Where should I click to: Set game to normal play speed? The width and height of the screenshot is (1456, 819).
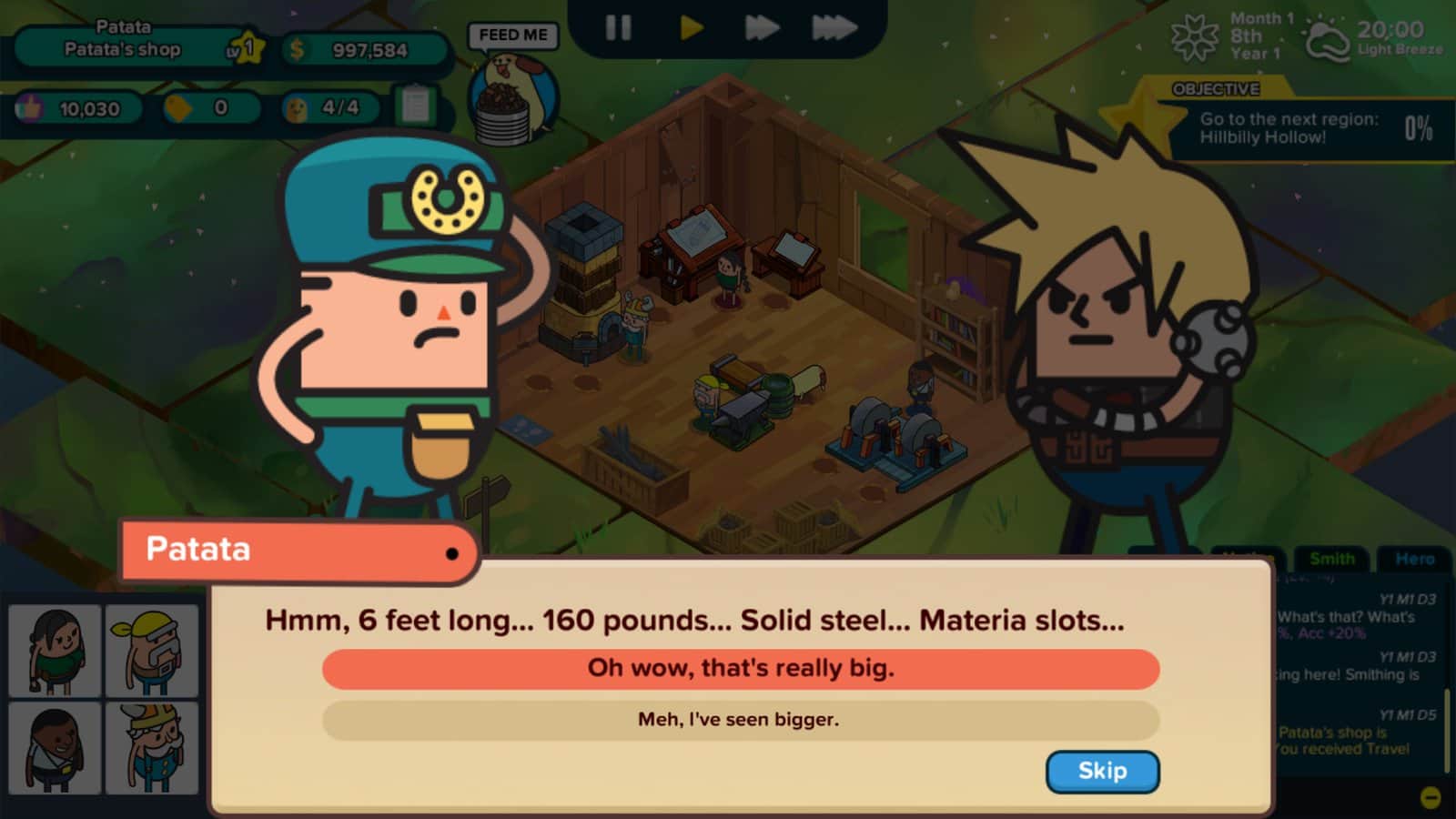click(692, 27)
